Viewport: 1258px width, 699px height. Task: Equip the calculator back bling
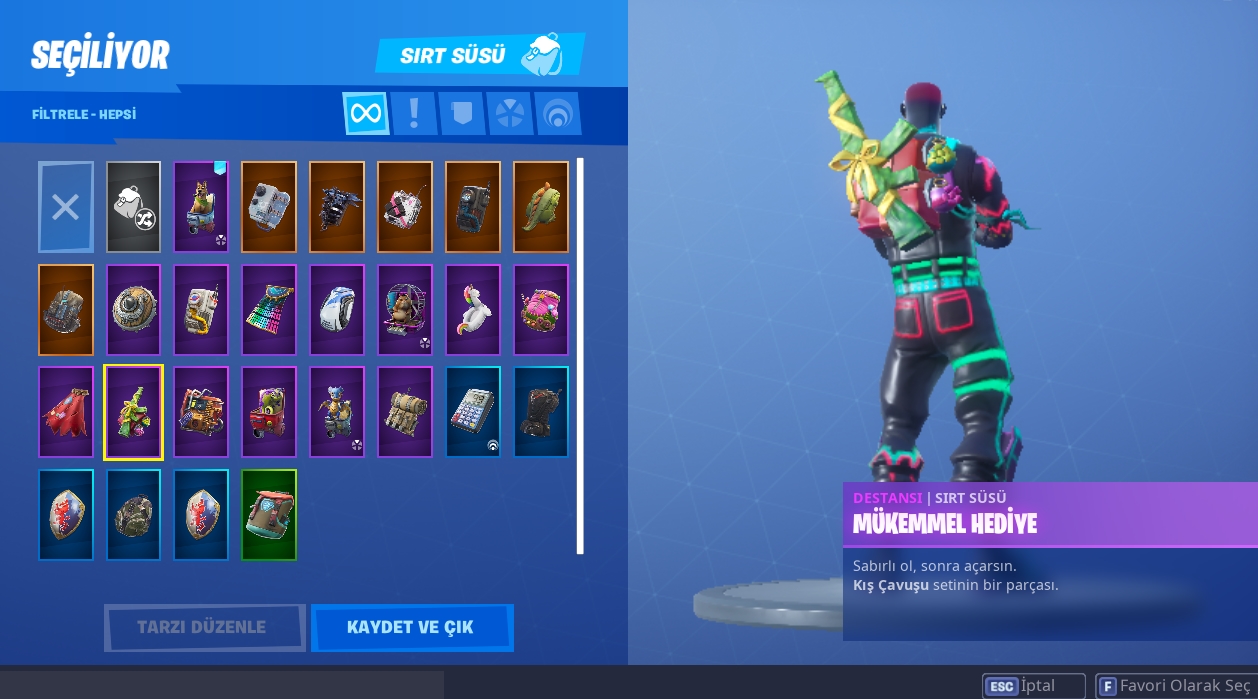coord(473,412)
